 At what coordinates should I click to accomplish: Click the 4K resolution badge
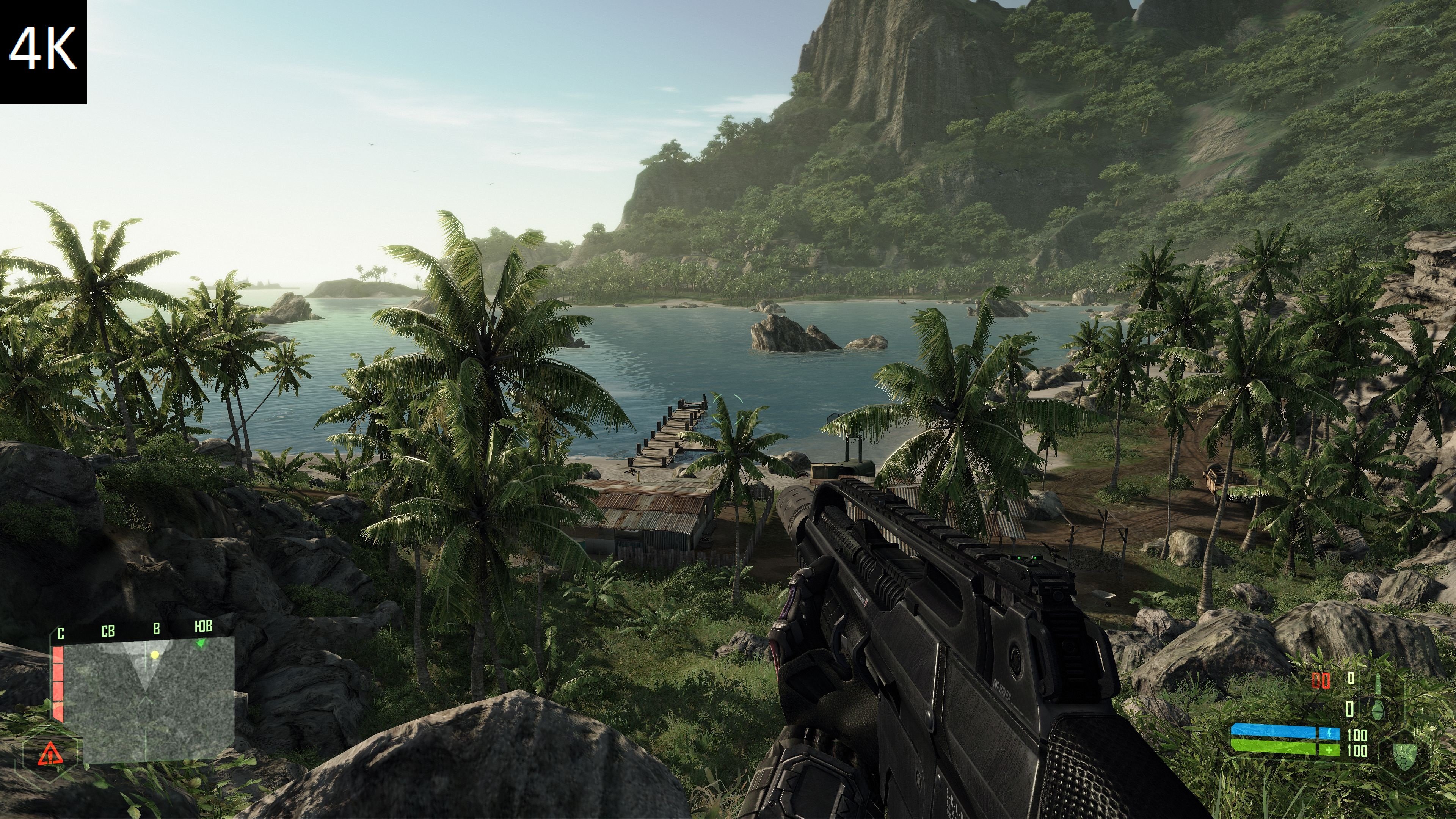click(43, 51)
